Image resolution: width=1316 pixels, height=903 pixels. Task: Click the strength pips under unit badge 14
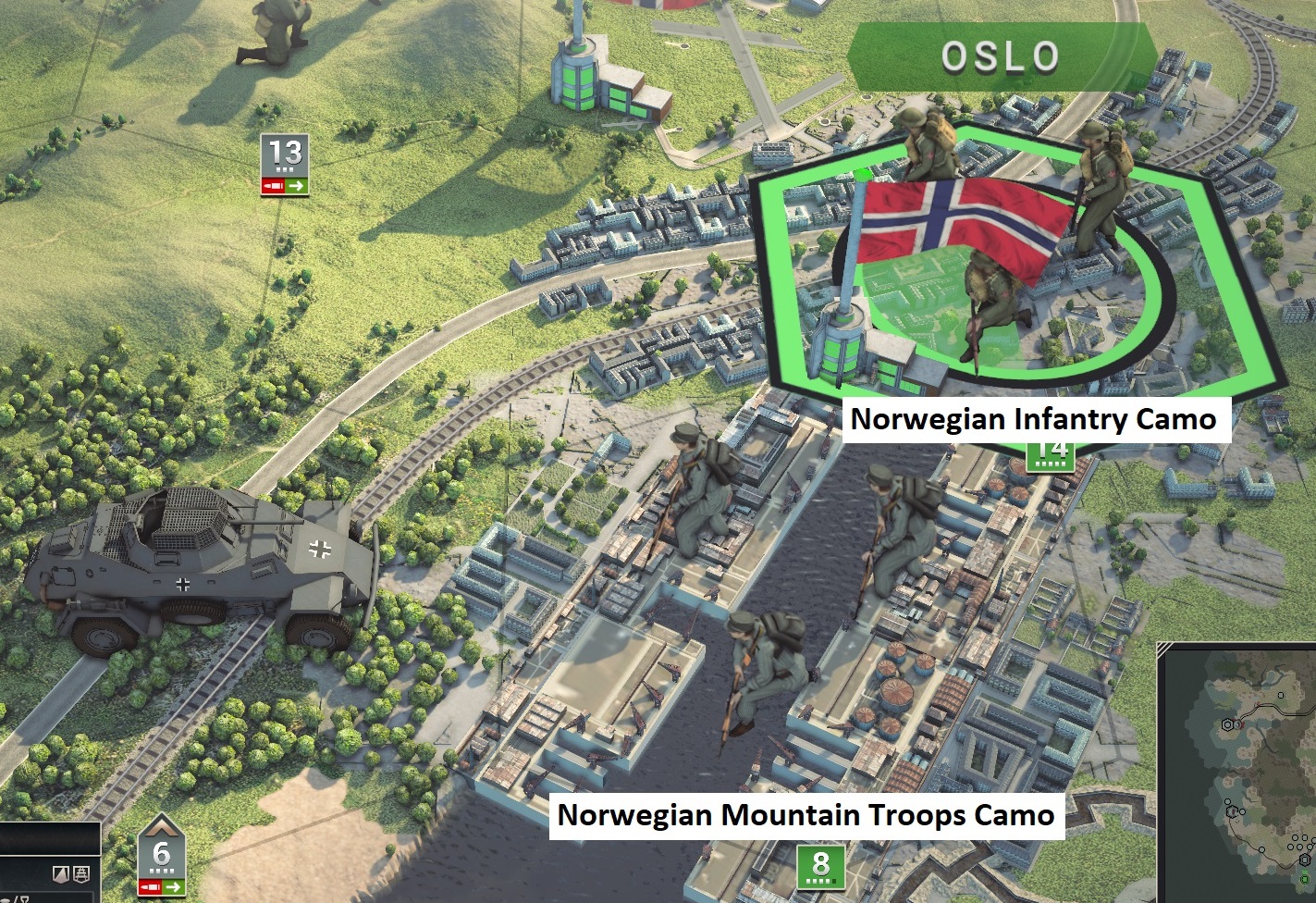(1051, 464)
